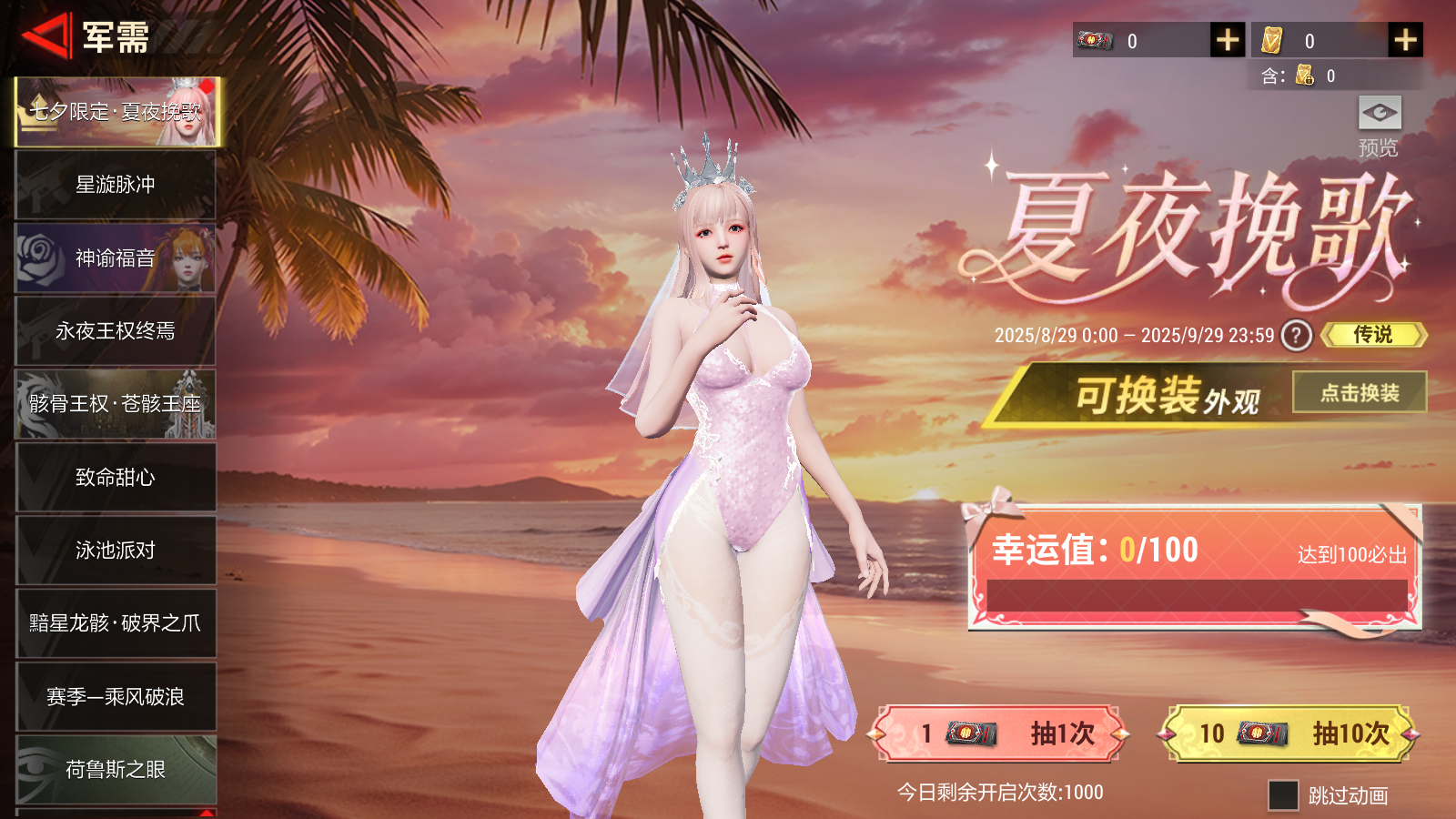Switch to the 泳池派对 event tab
Image resolution: width=1456 pixels, height=819 pixels.
click(115, 550)
